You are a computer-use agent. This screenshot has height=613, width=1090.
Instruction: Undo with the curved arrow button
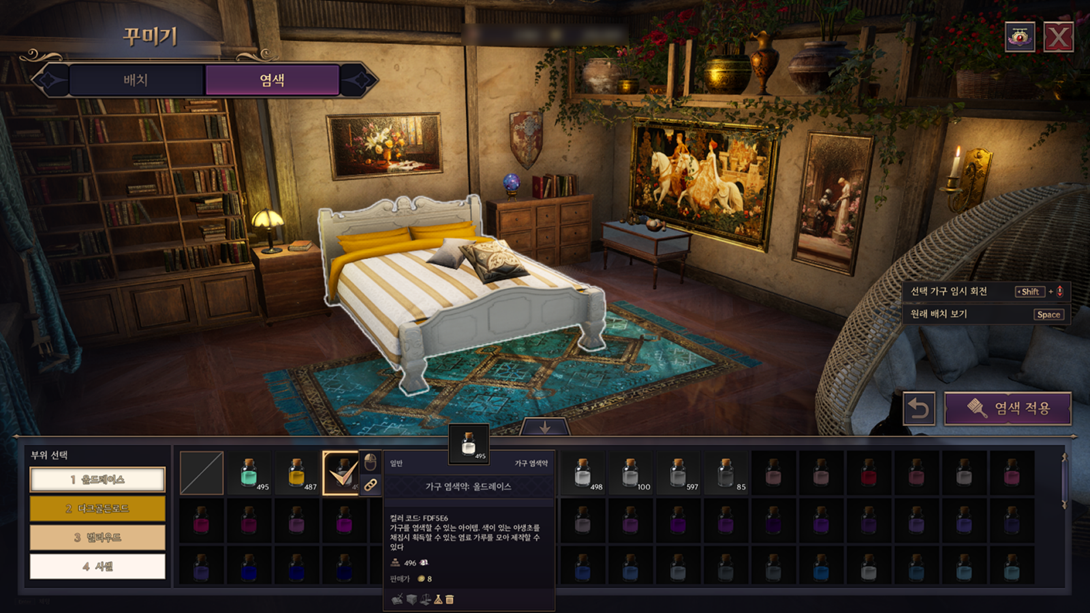[x=919, y=409]
